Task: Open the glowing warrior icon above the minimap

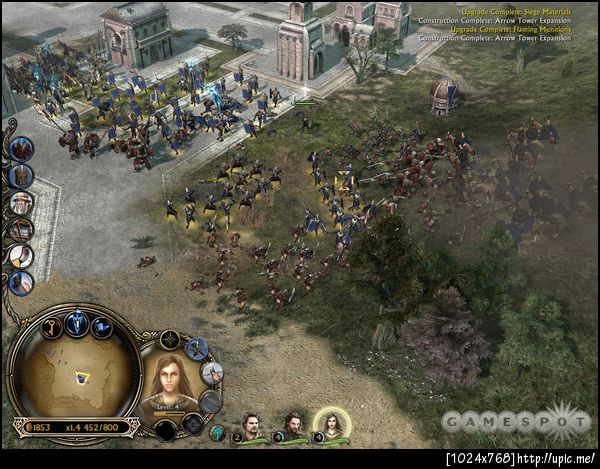Action: point(76,322)
